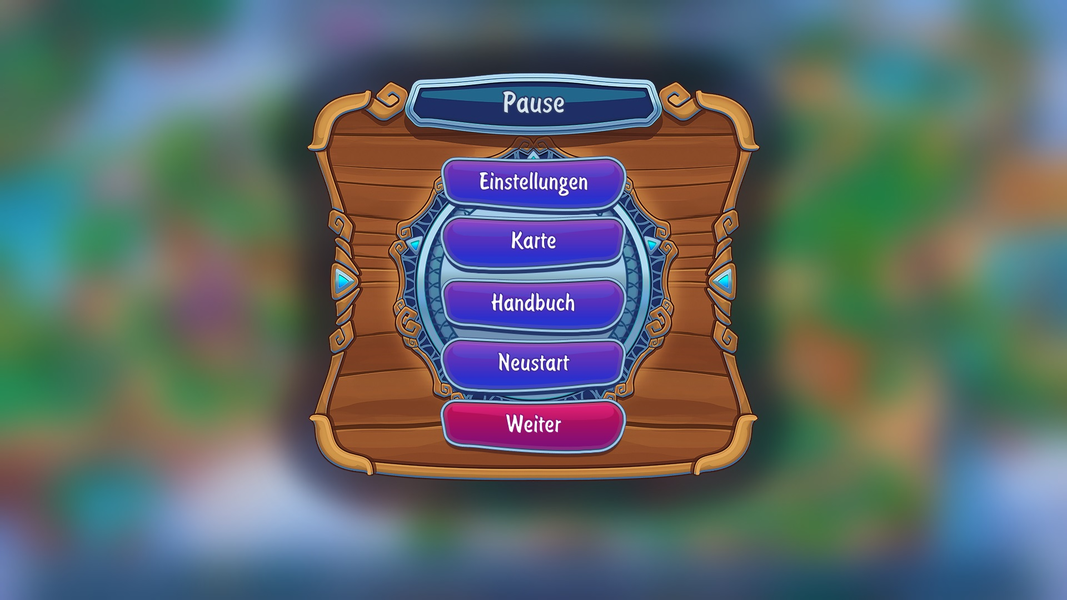Select Neustart to restart the level
This screenshot has height=600, width=1067.
[x=533, y=363]
